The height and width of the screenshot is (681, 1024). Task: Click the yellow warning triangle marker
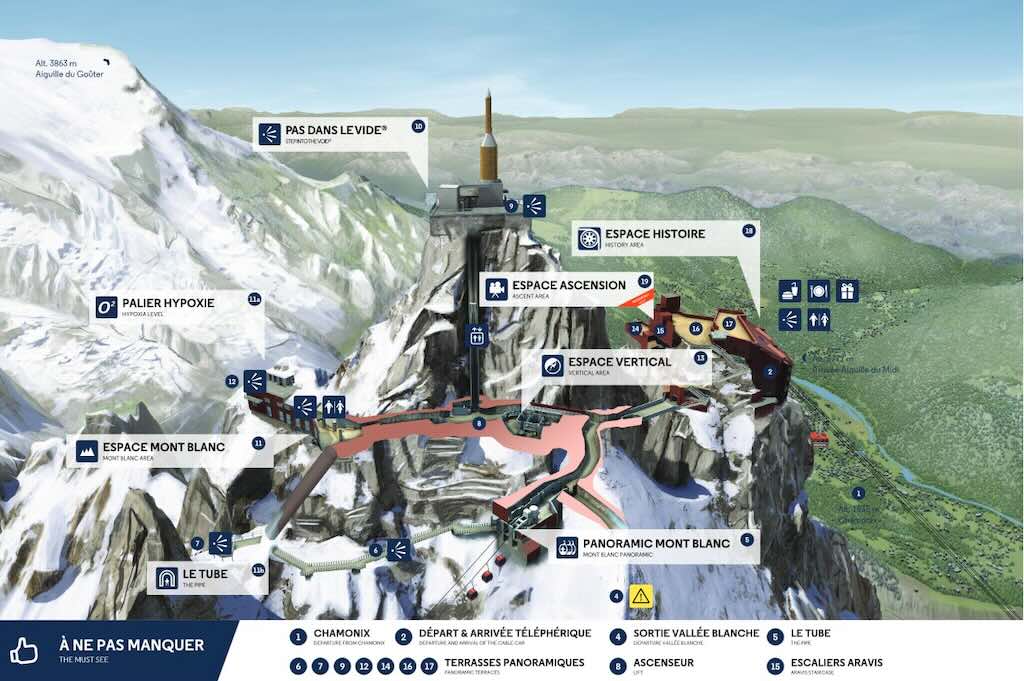tap(640, 596)
